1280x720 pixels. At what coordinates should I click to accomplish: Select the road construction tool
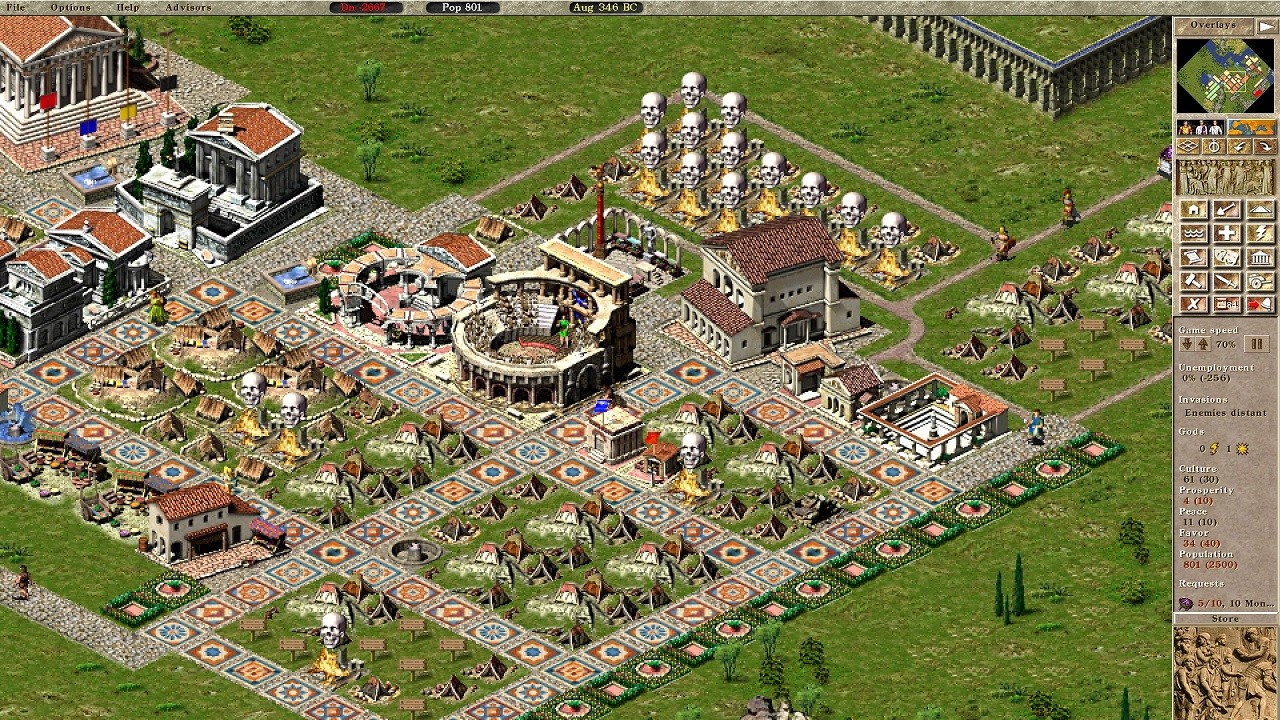click(1260, 209)
